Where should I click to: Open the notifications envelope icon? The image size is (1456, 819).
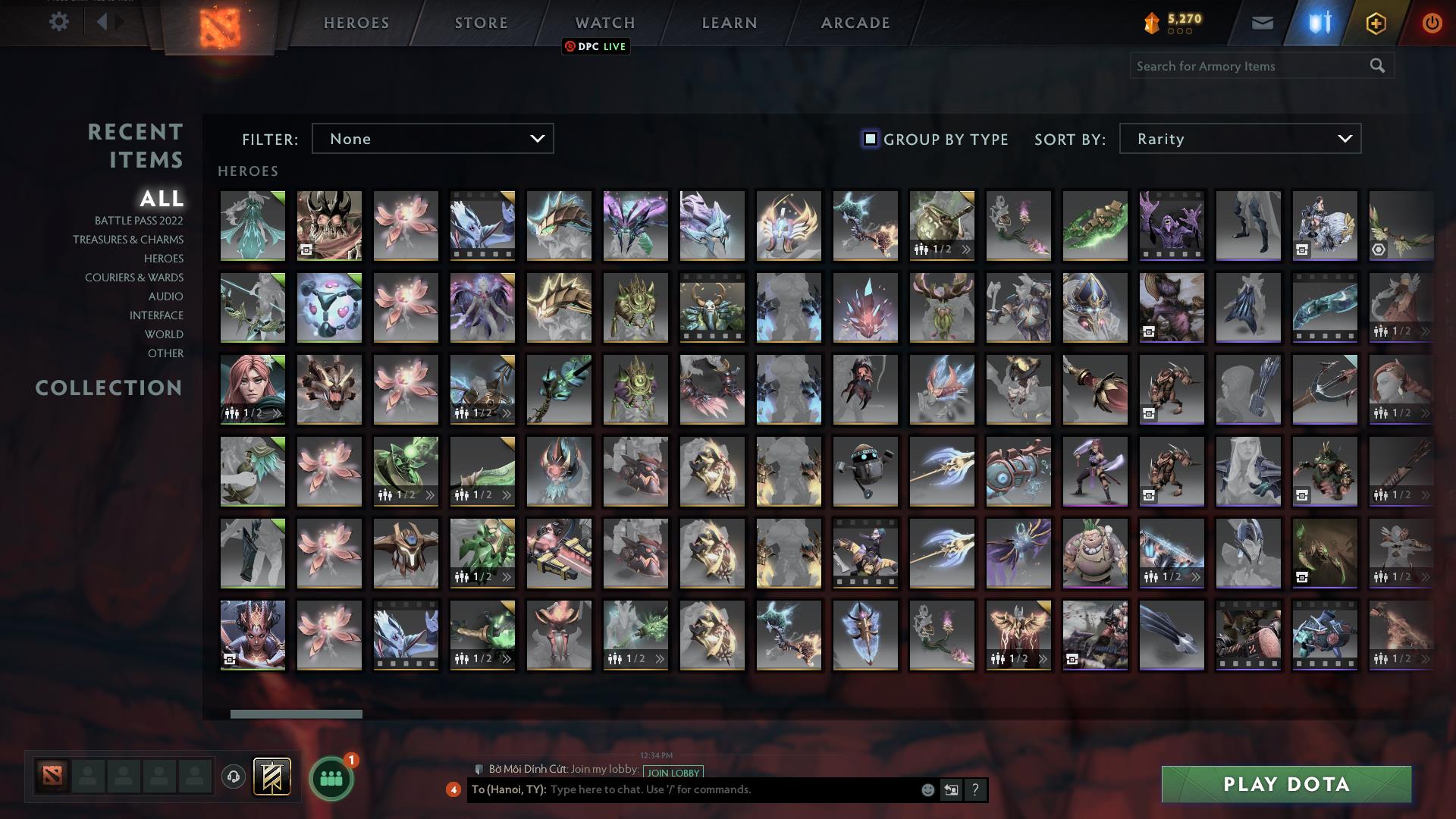1262,24
